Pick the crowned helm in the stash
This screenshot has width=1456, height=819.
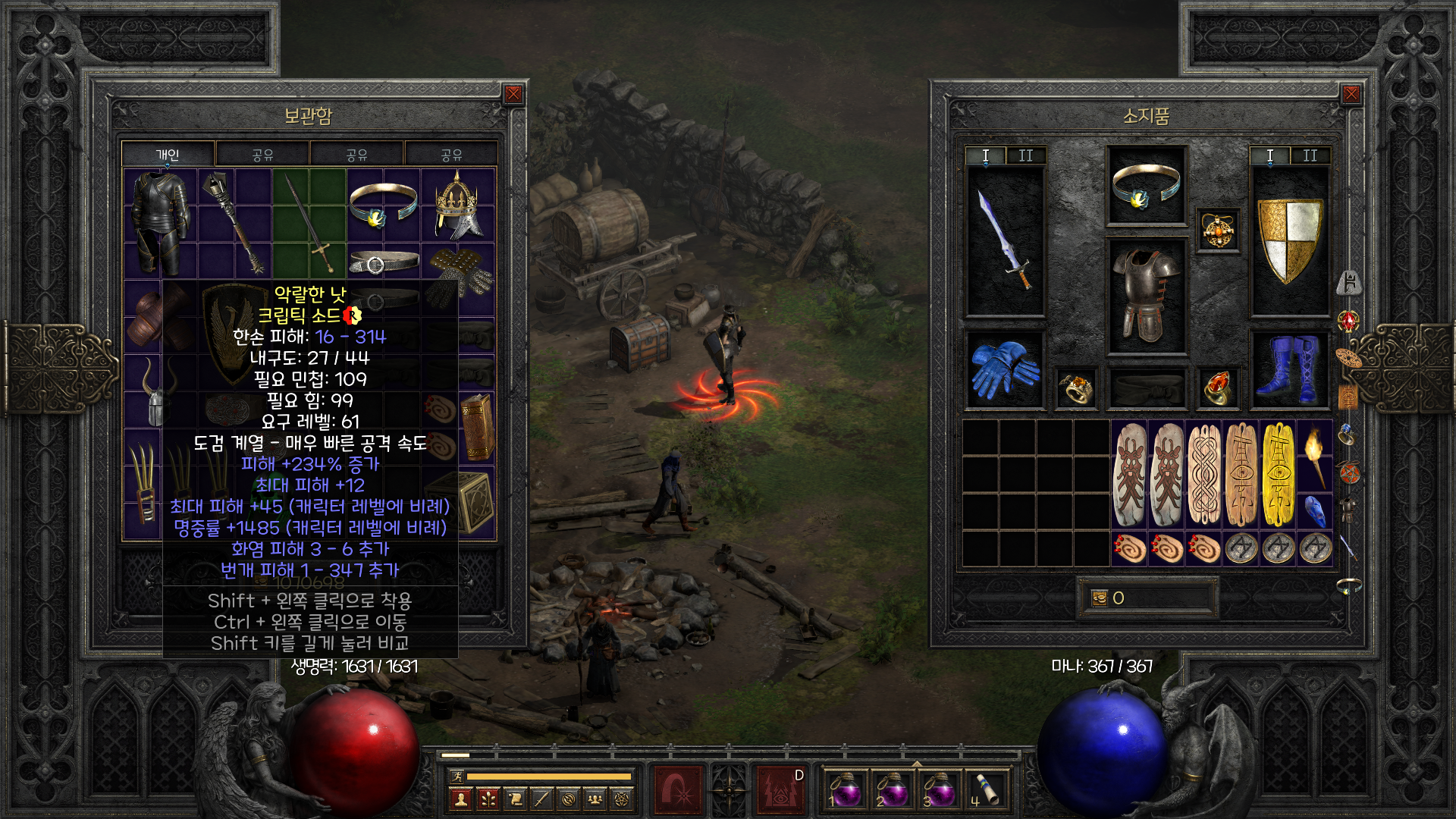pyautogui.click(x=457, y=205)
